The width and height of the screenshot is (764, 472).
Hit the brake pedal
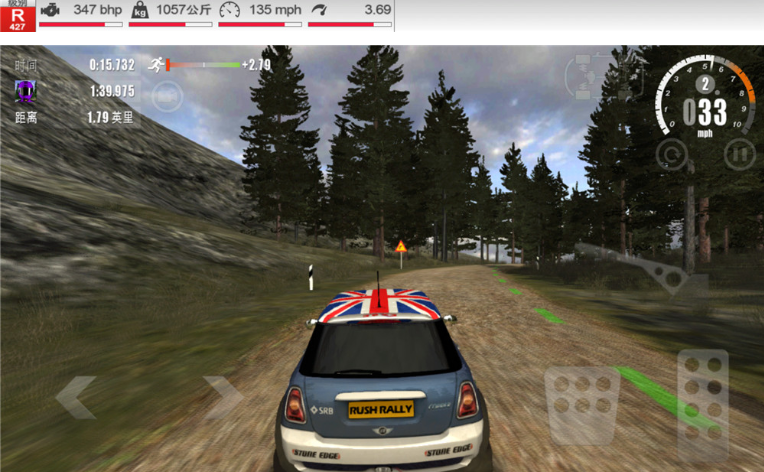coord(582,404)
